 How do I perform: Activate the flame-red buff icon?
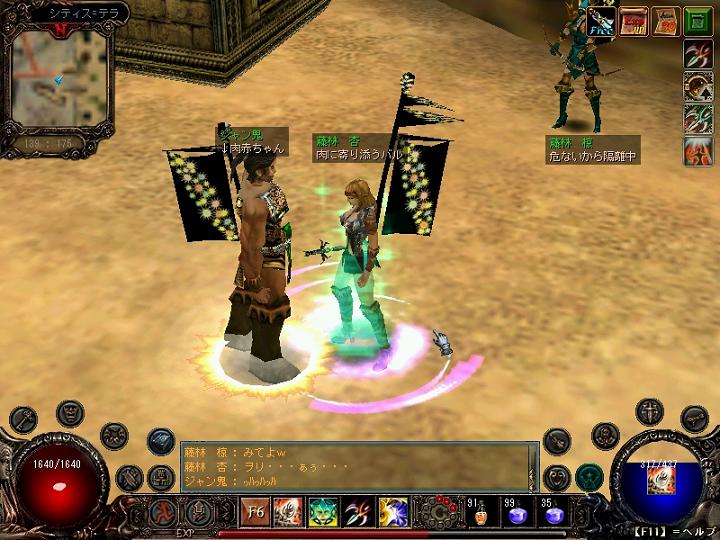[698, 151]
